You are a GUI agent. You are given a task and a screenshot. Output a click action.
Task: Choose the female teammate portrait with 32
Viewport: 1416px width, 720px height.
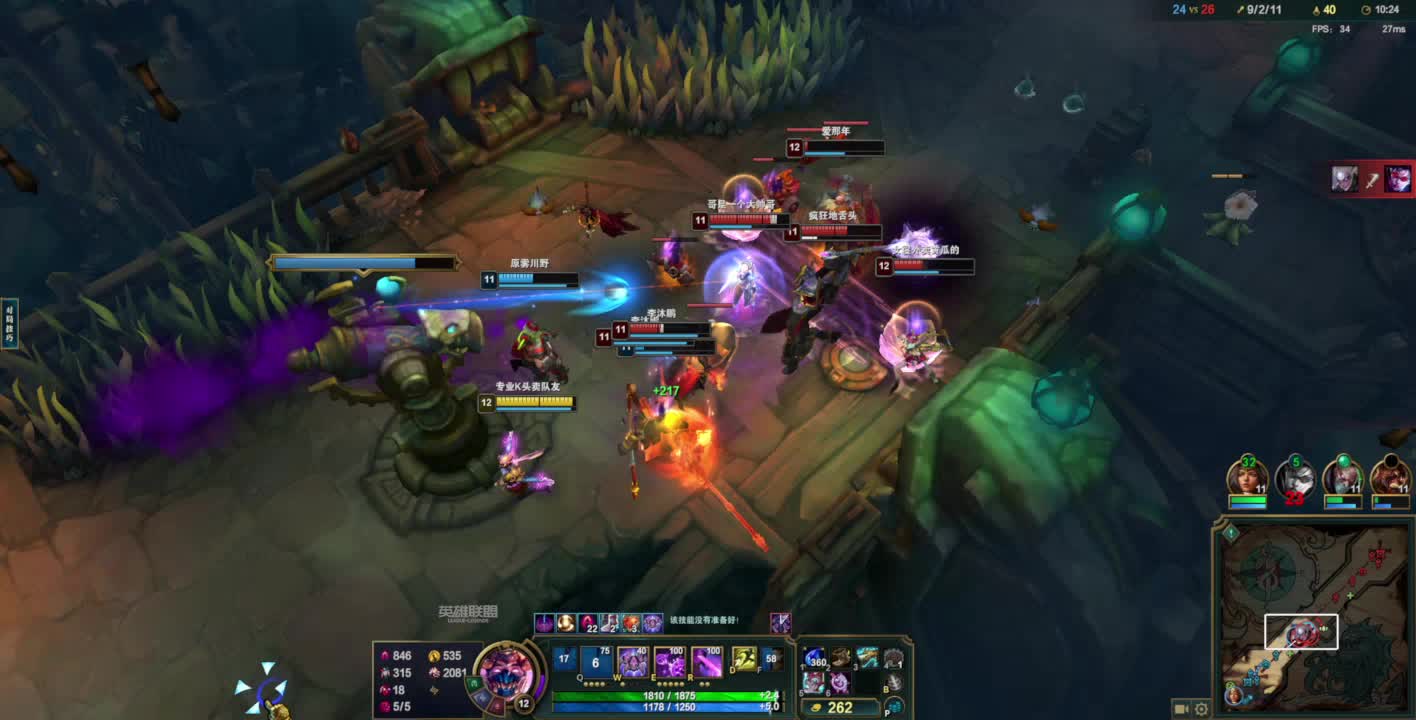click(x=1247, y=478)
